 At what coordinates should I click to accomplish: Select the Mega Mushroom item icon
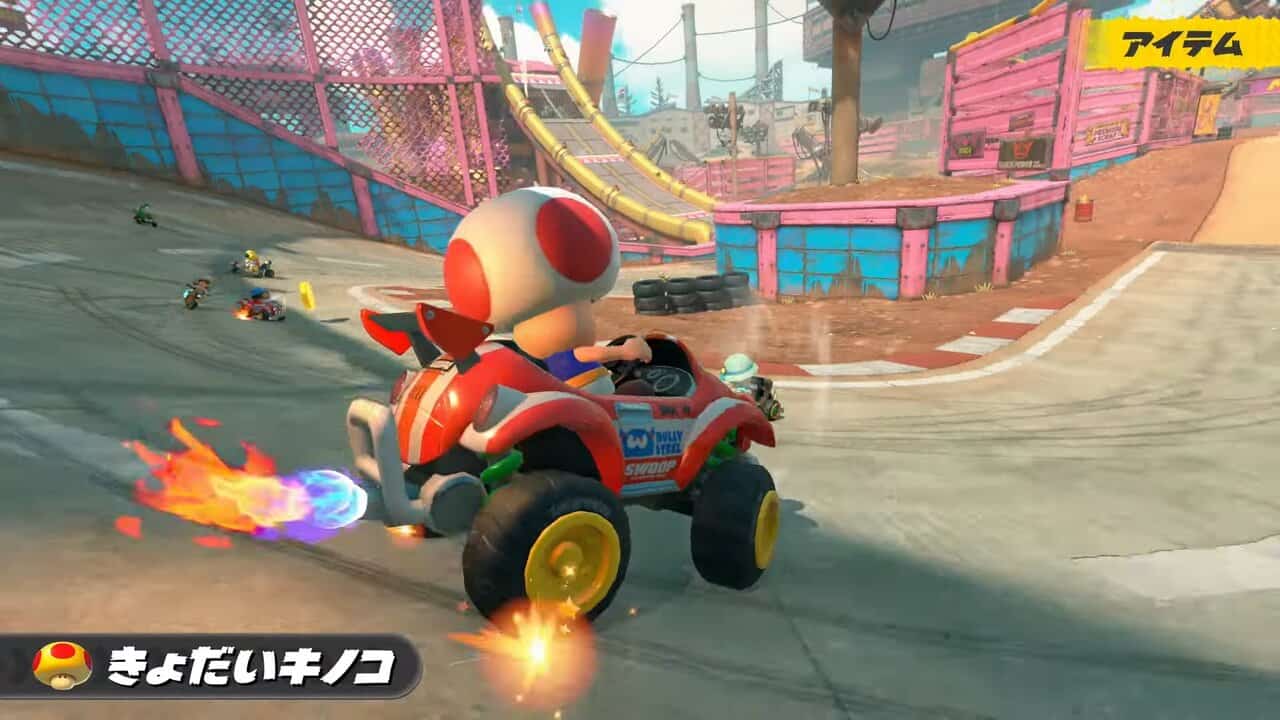coord(62,665)
